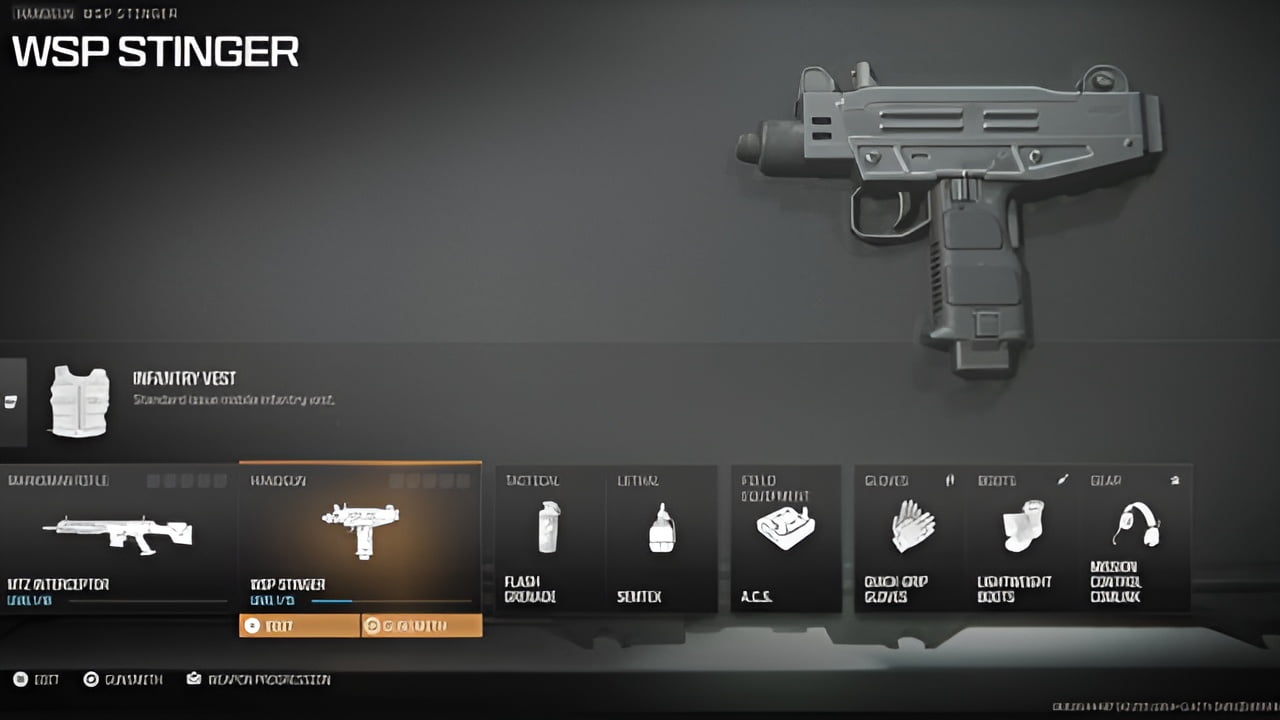Toggle the pencil marker on the Boots card
The width and height of the screenshot is (1280, 720).
point(1063,481)
